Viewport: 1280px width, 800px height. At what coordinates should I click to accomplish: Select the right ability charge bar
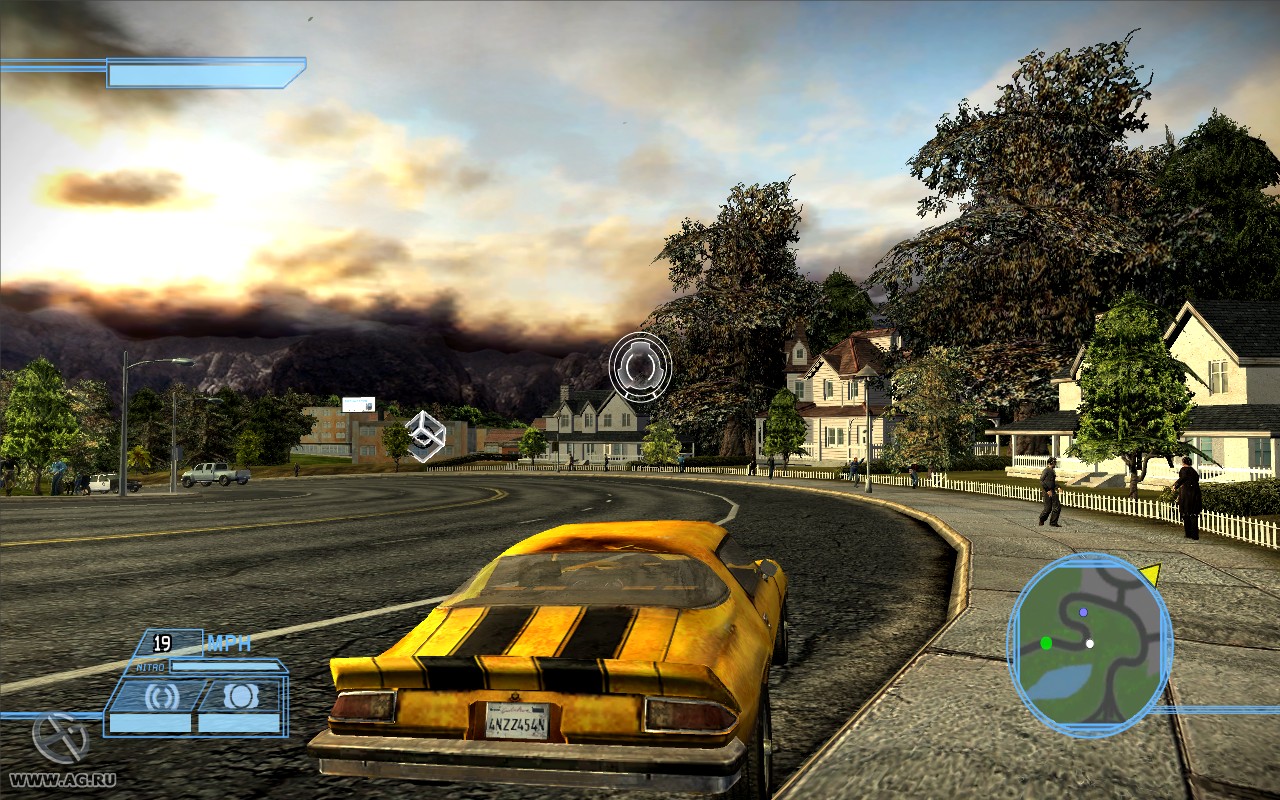[x=238, y=722]
